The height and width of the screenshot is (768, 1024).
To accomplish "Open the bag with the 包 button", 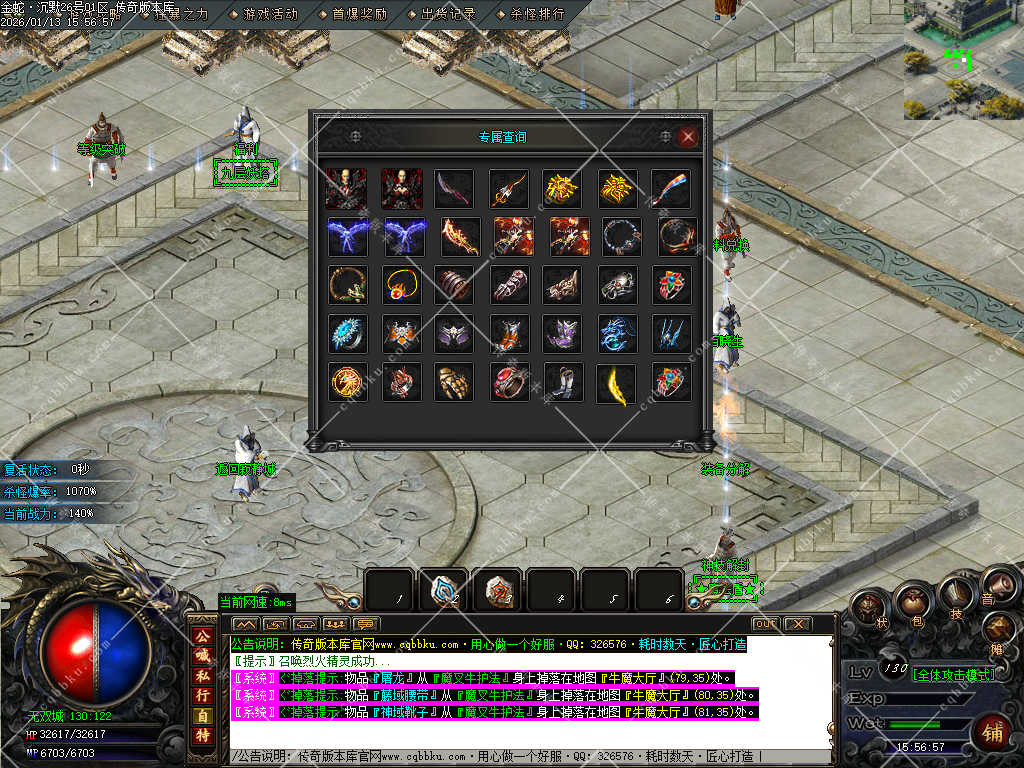I will [x=912, y=601].
